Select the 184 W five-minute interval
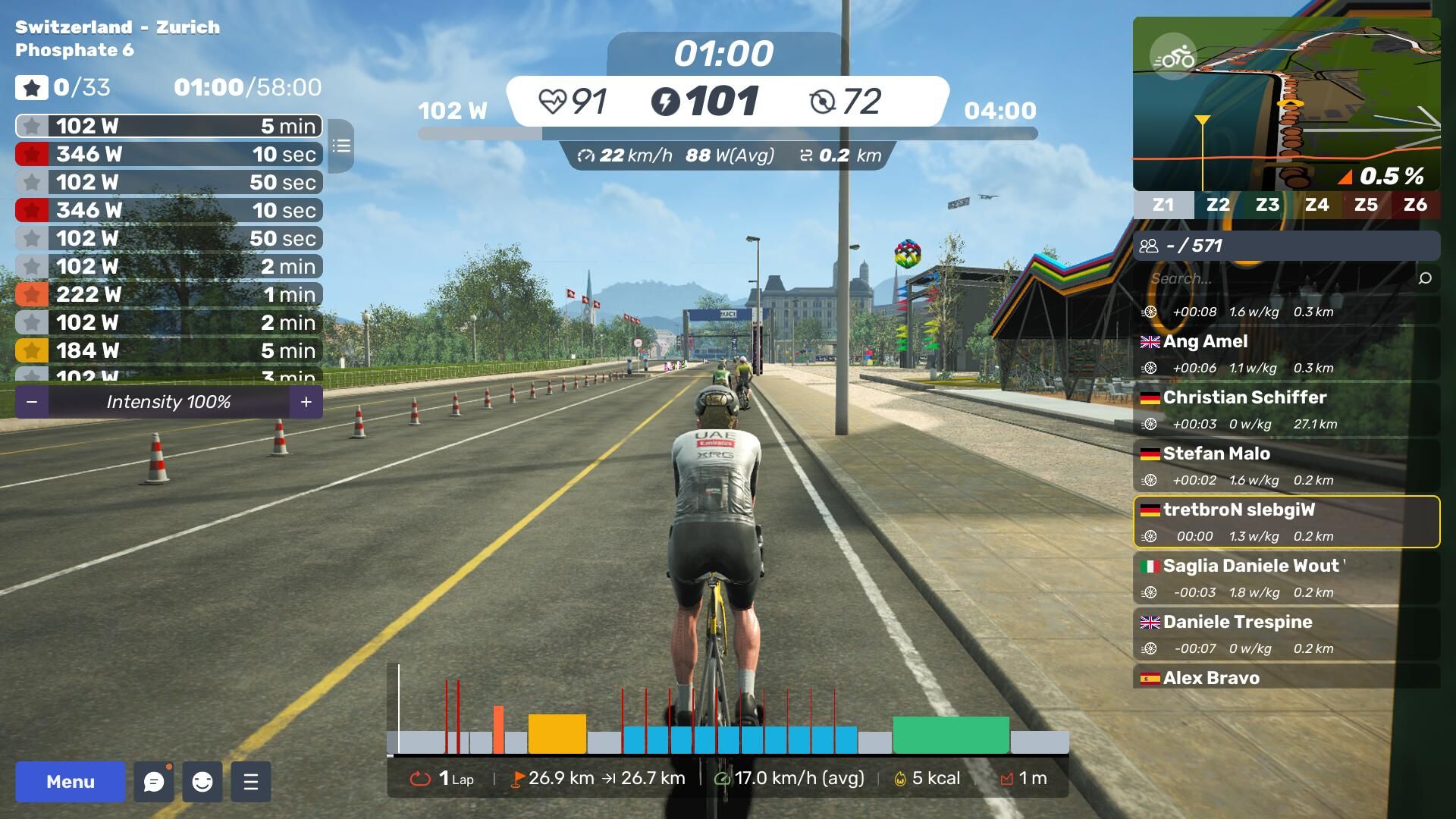Image resolution: width=1456 pixels, height=819 pixels. pos(168,350)
